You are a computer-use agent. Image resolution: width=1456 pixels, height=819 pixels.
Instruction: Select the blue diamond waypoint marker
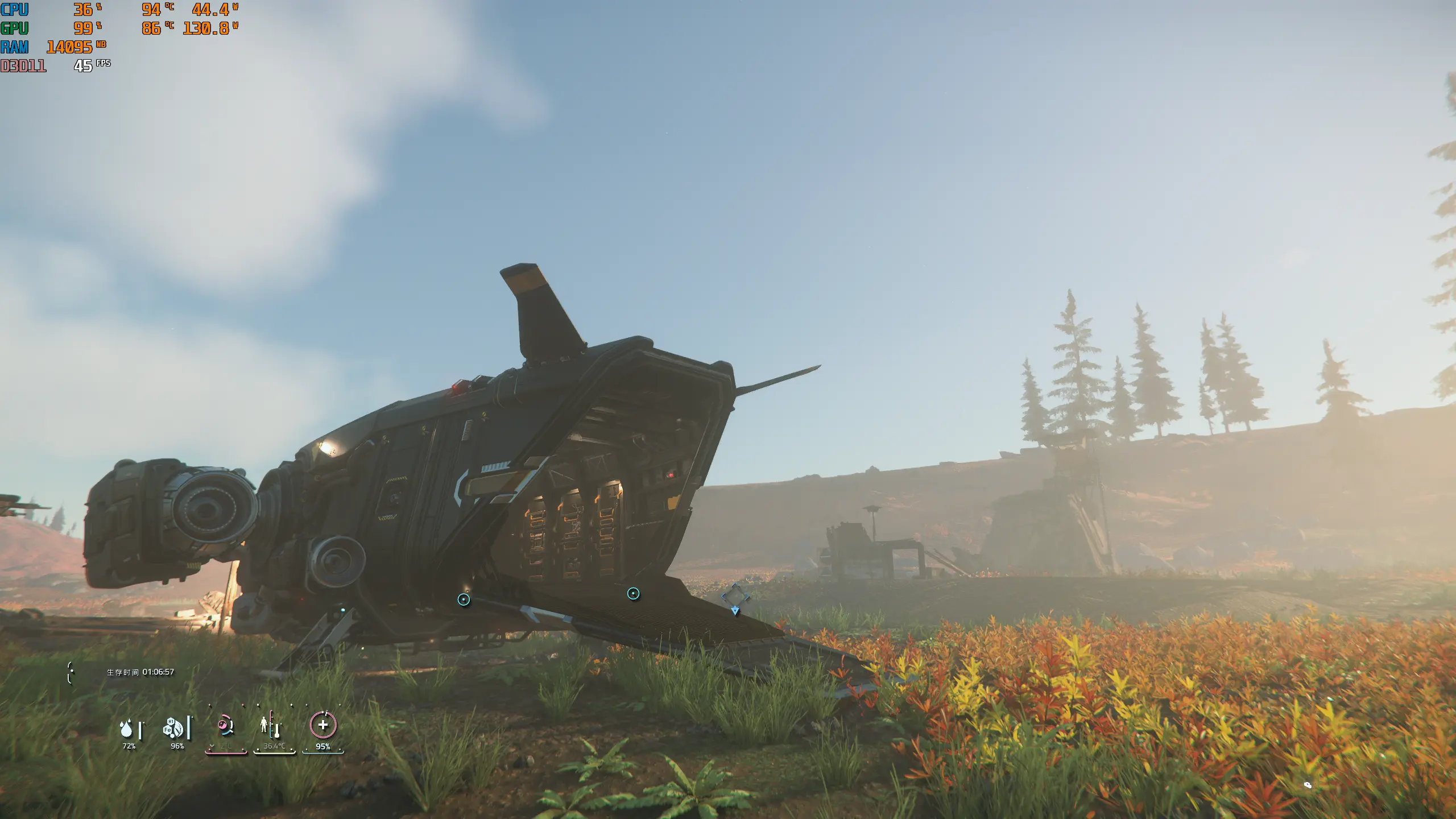pos(735,596)
